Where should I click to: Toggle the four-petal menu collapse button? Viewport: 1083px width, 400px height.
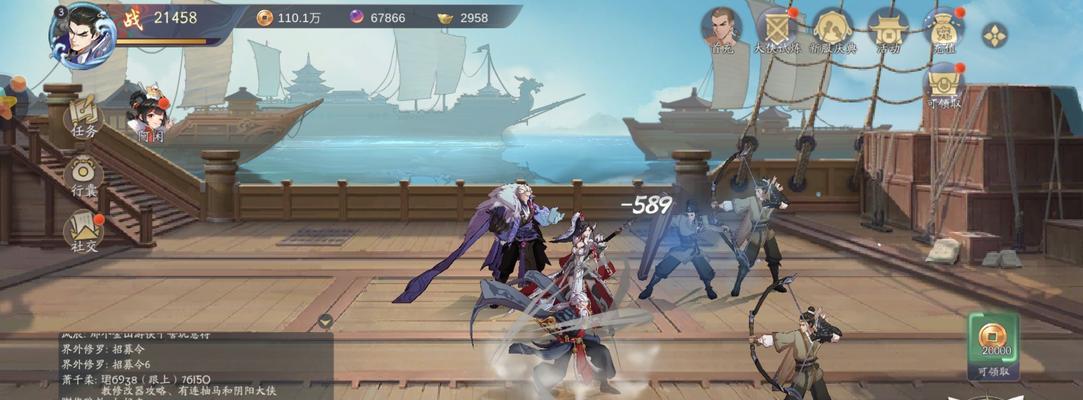point(995,36)
